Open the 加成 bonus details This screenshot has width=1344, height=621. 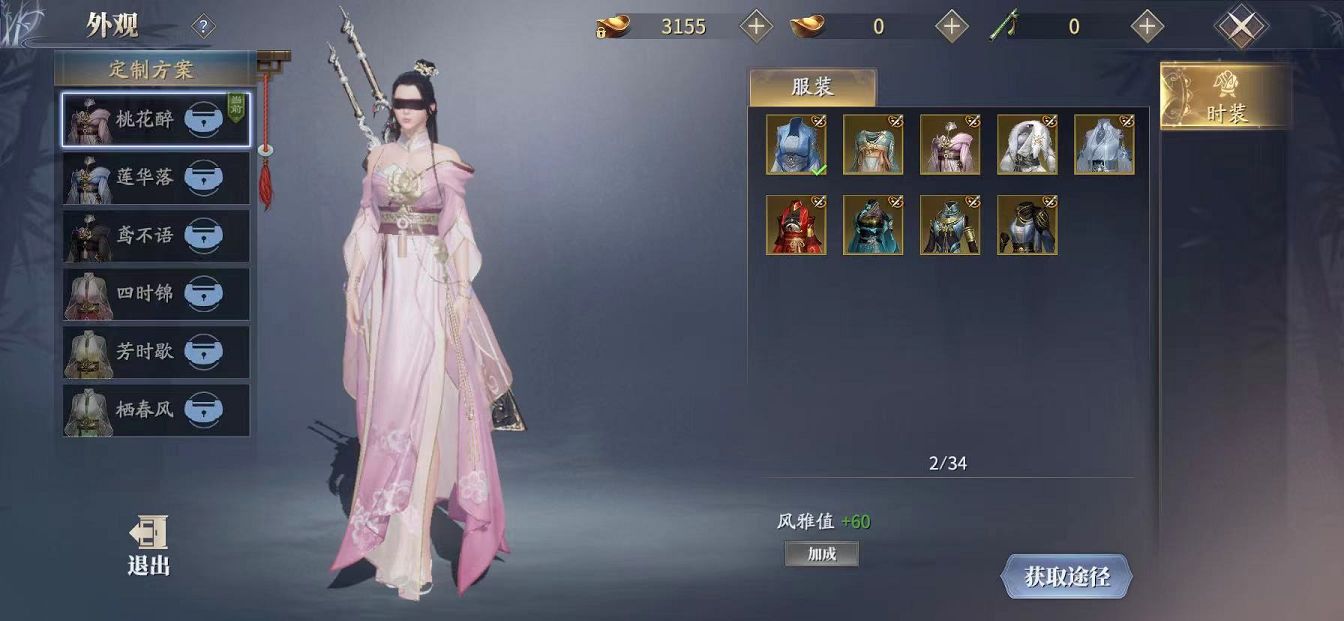pyautogui.click(x=821, y=554)
